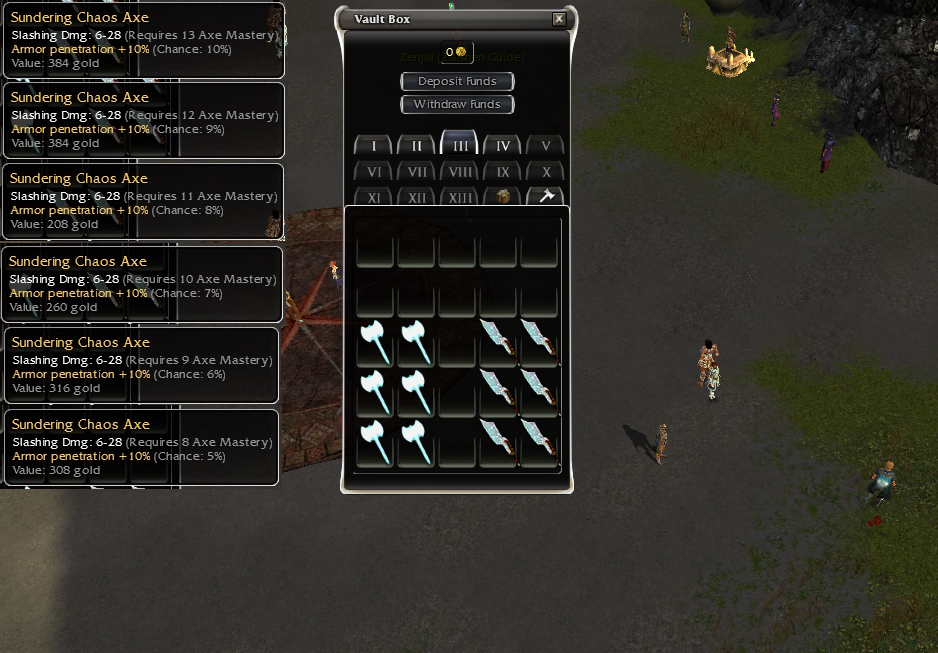
Task: Open vault tab IX
Action: click(x=503, y=172)
